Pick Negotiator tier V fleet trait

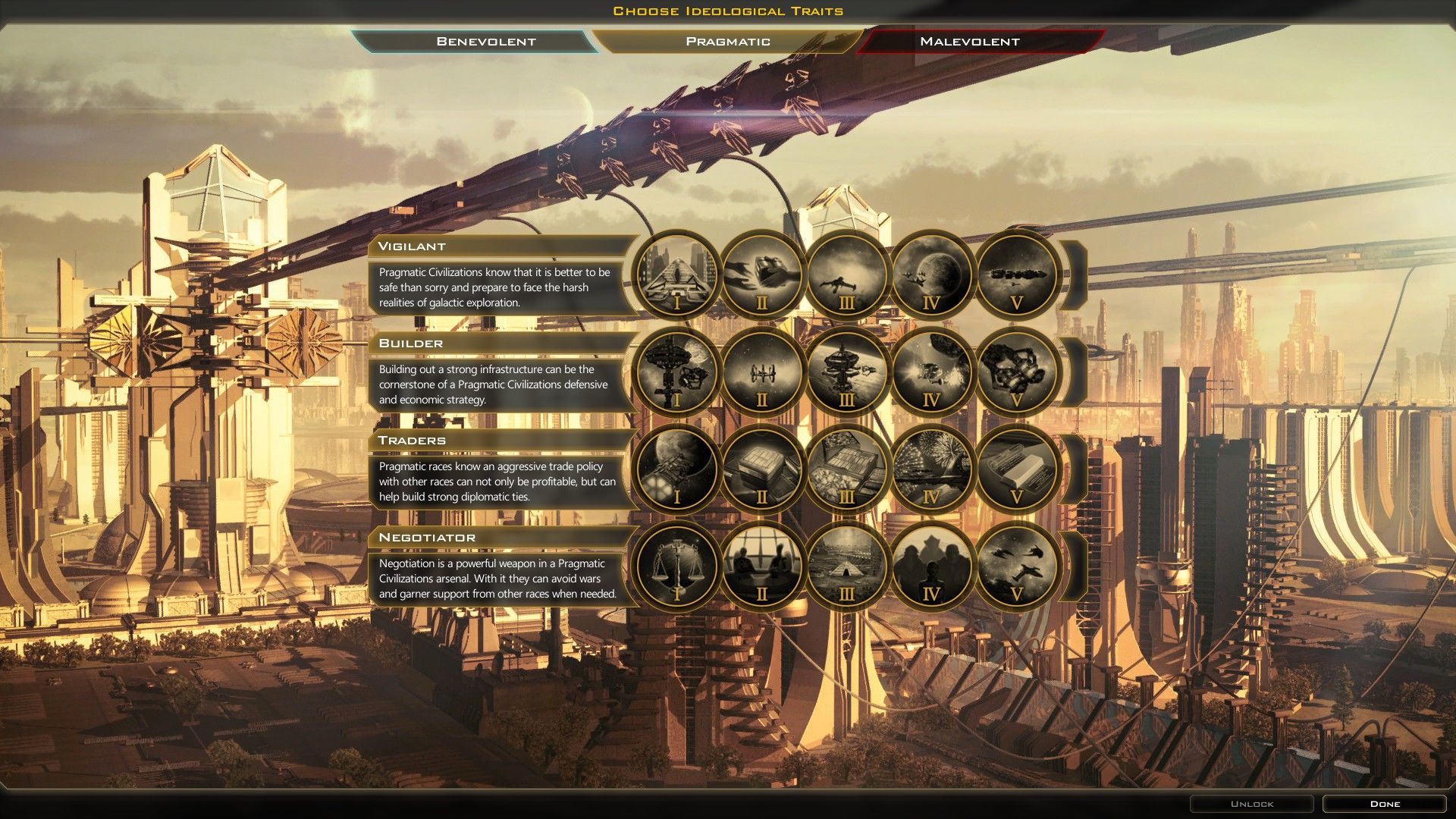pyautogui.click(x=1016, y=566)
